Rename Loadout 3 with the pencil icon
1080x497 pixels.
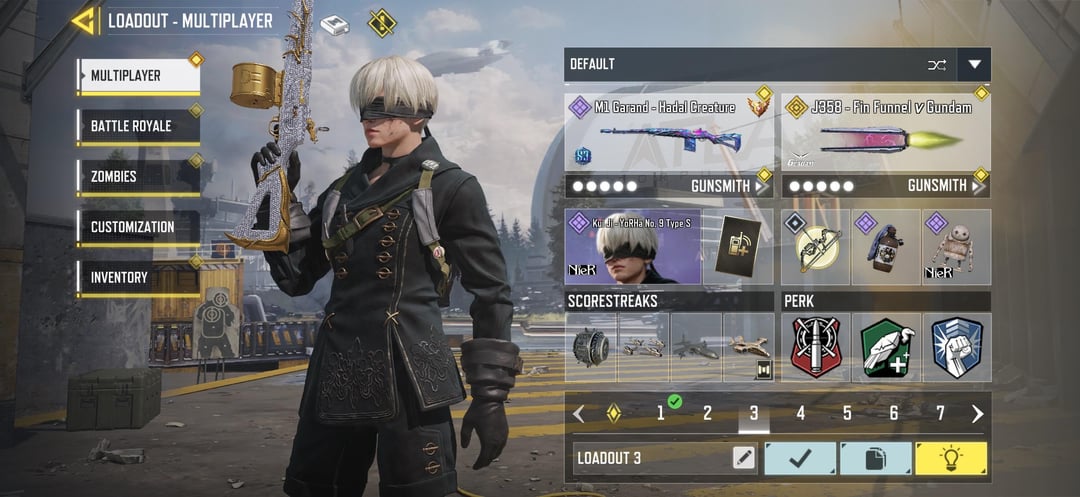coord(743,458)
